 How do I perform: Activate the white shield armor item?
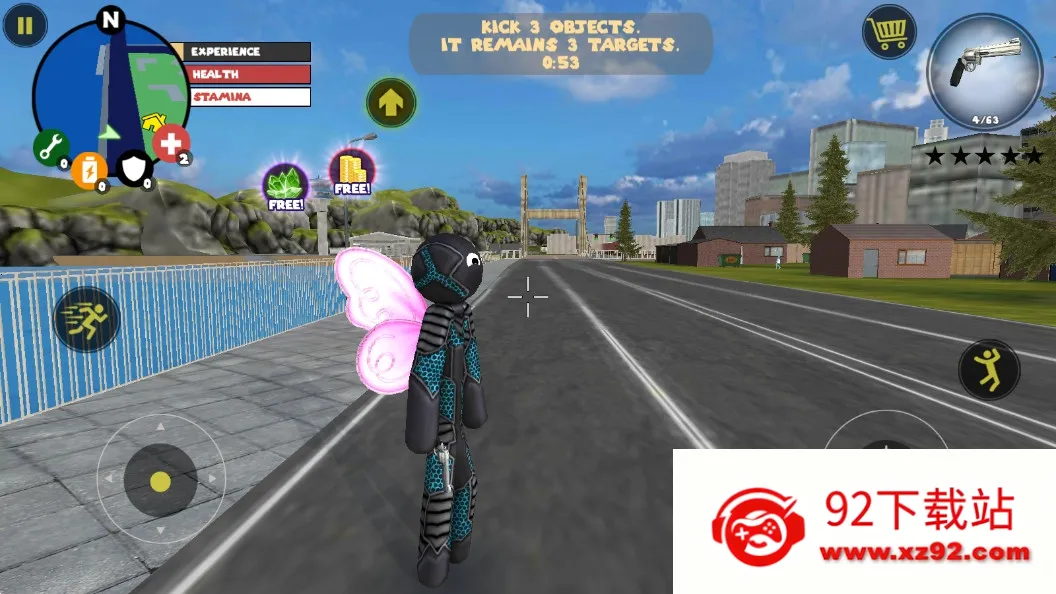134,168
